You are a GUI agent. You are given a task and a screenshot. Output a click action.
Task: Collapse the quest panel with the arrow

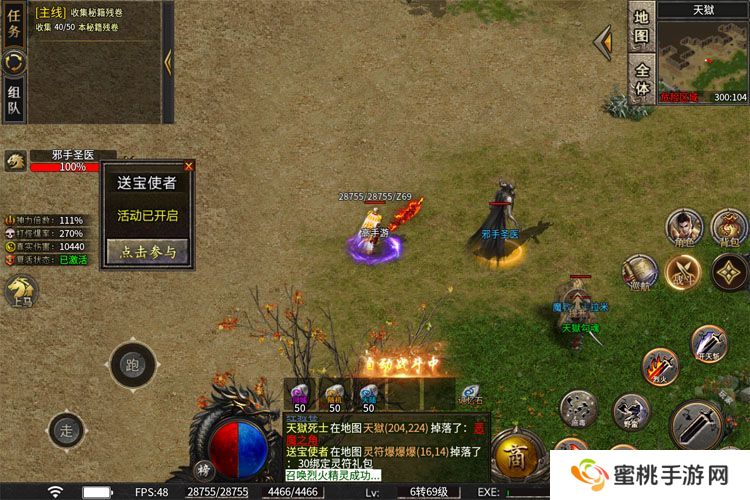(167, 62)
